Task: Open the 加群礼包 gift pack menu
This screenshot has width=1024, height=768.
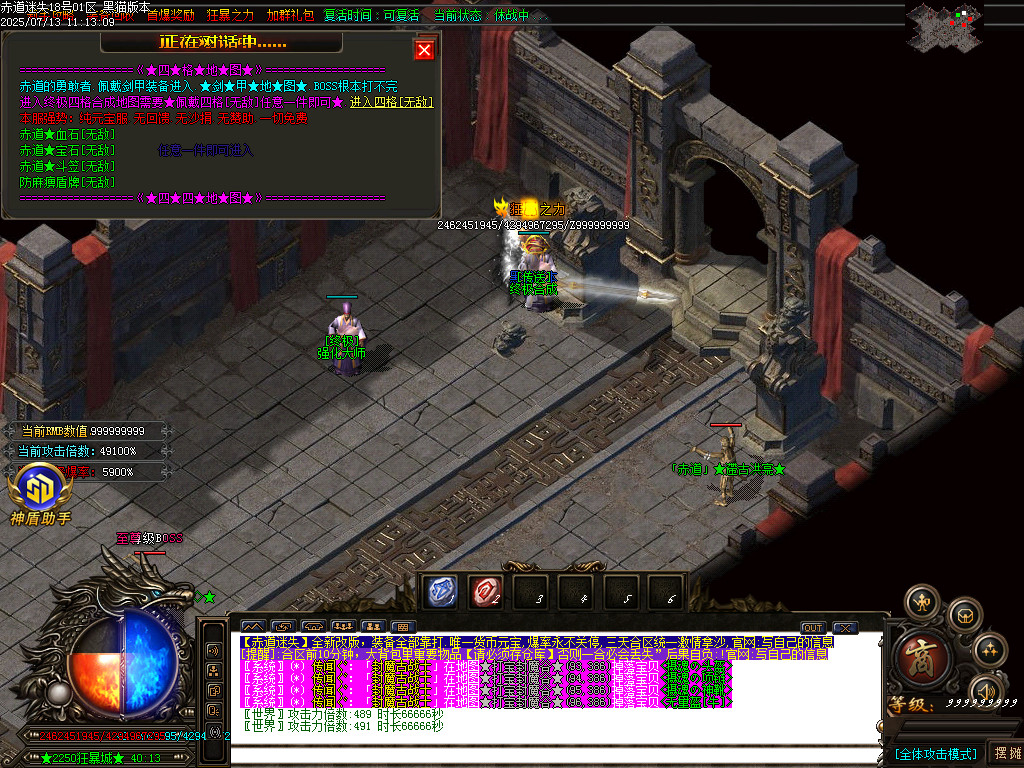Action: [x=290, y=16]
